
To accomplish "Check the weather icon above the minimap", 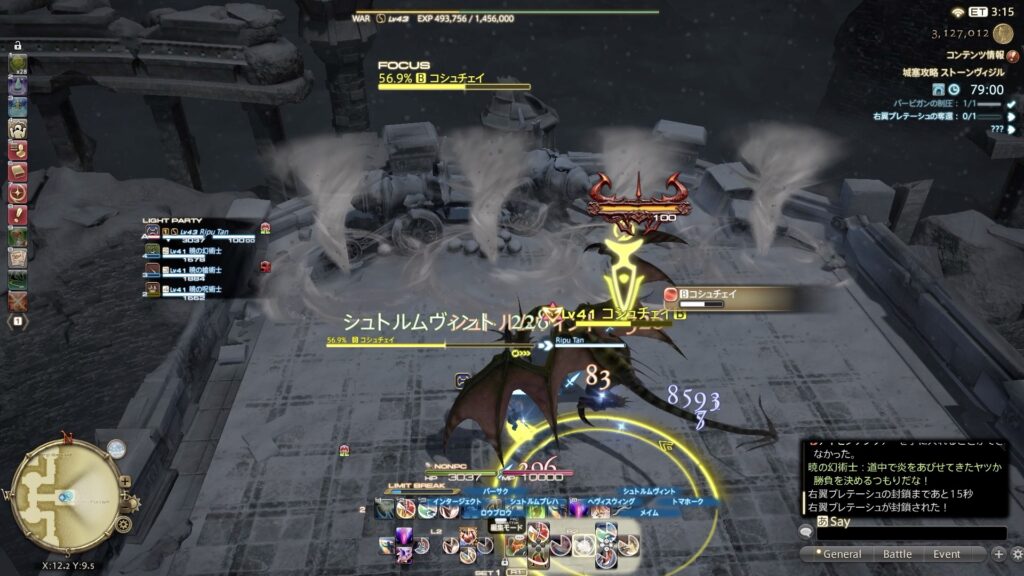I will click(116, 450).
